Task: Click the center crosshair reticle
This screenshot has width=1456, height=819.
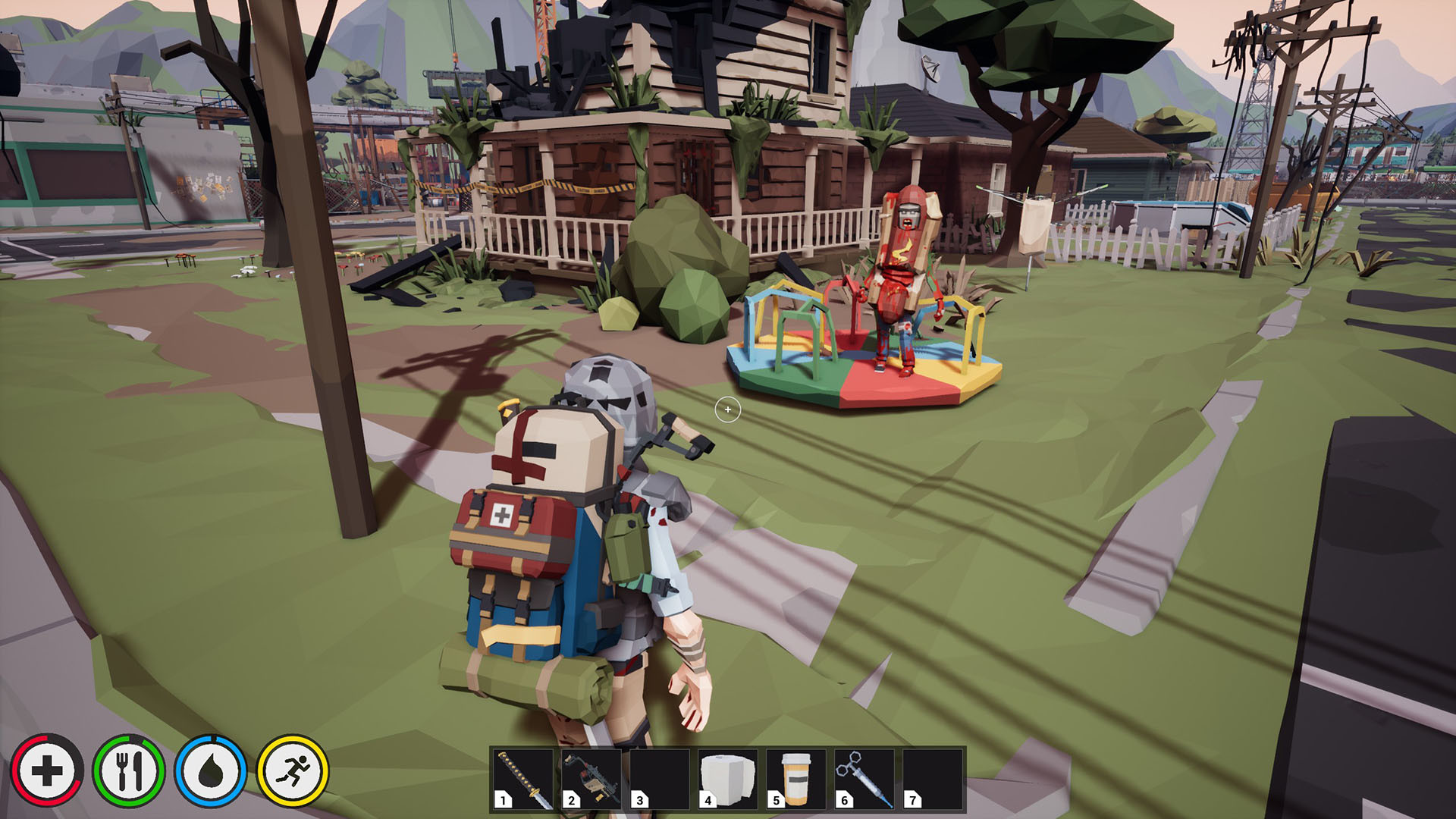Action: click(728, 409)
